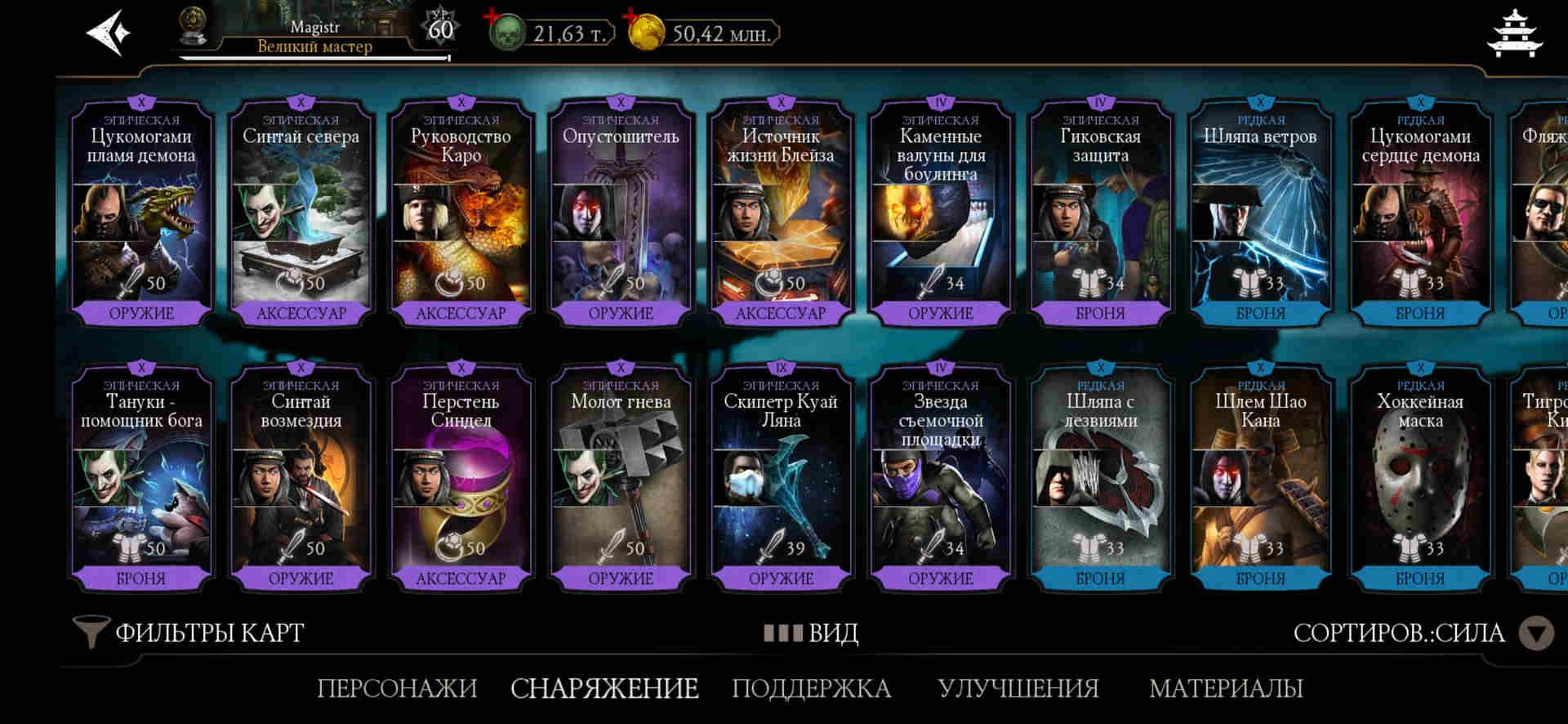Switch to the УЛУЧШЕНИЯ tab
The height and width of the screenshot is (724, 1568).
[x=1018, y=688]
